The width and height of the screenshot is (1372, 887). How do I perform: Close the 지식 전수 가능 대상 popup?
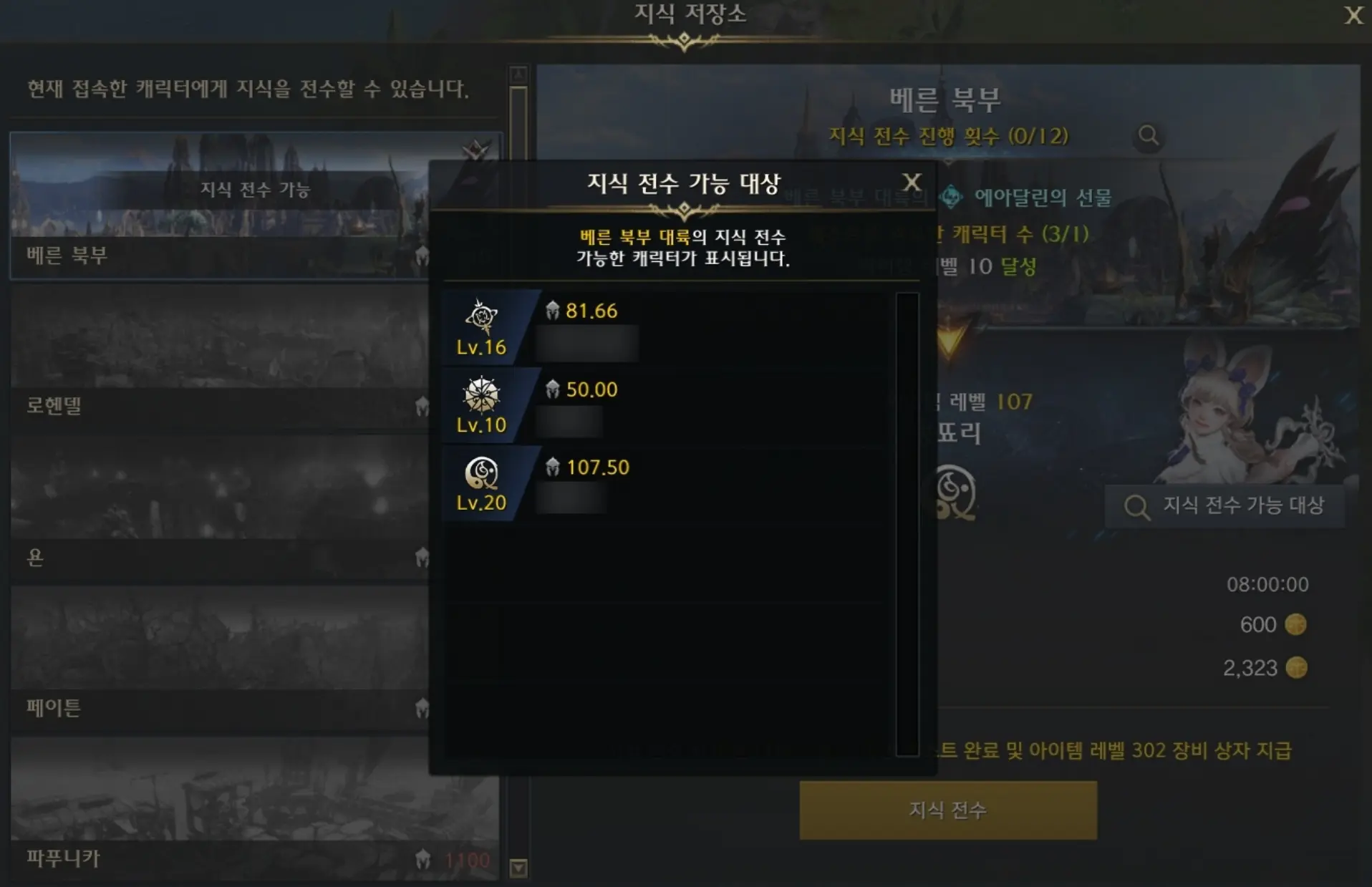(x=911, y=182)
